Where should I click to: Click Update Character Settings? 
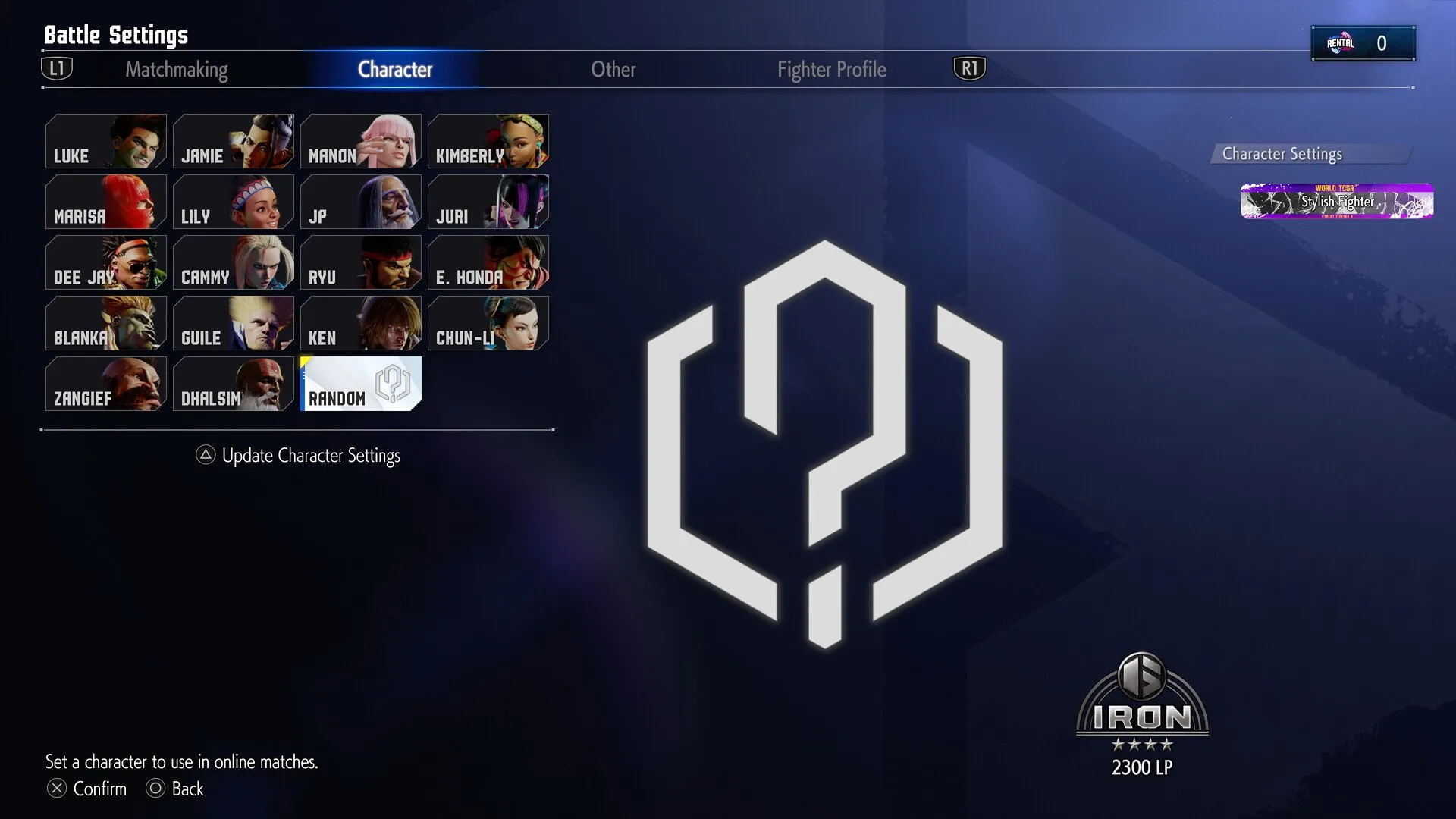pos(310,455)
